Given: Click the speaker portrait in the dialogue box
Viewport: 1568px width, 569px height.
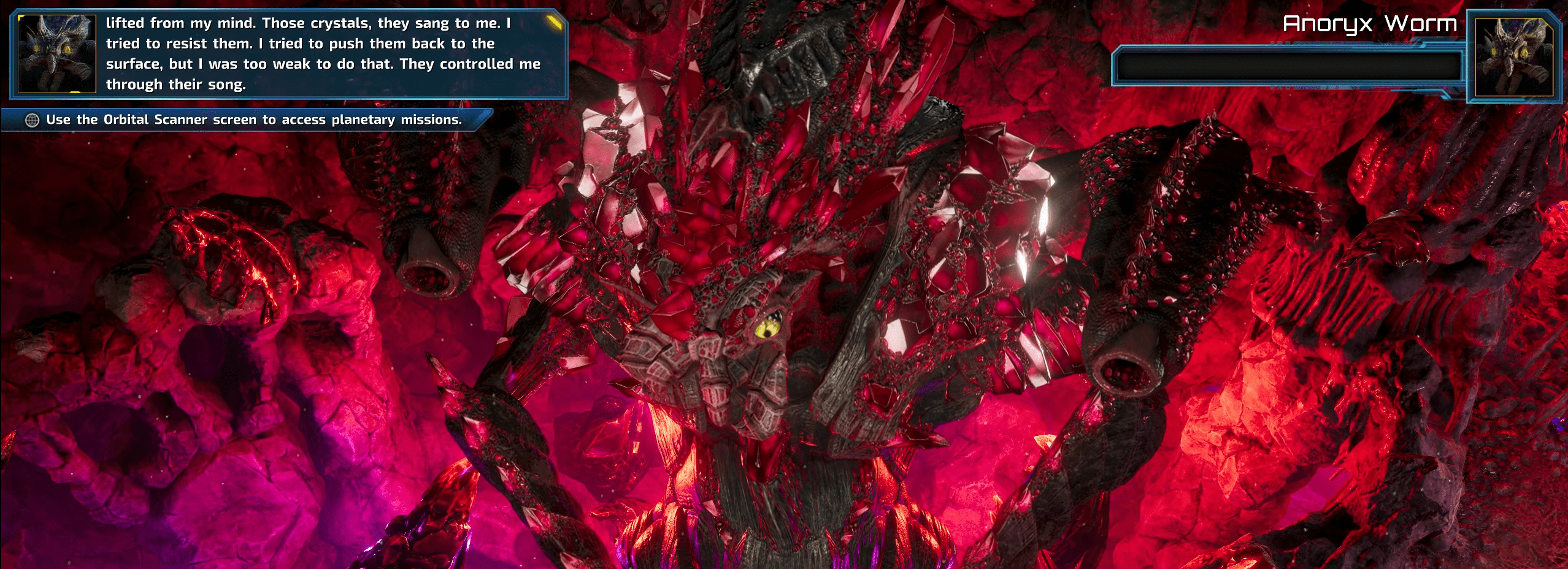Looking at the screenshot, I should pyautogui.click(x=57, y=54).
